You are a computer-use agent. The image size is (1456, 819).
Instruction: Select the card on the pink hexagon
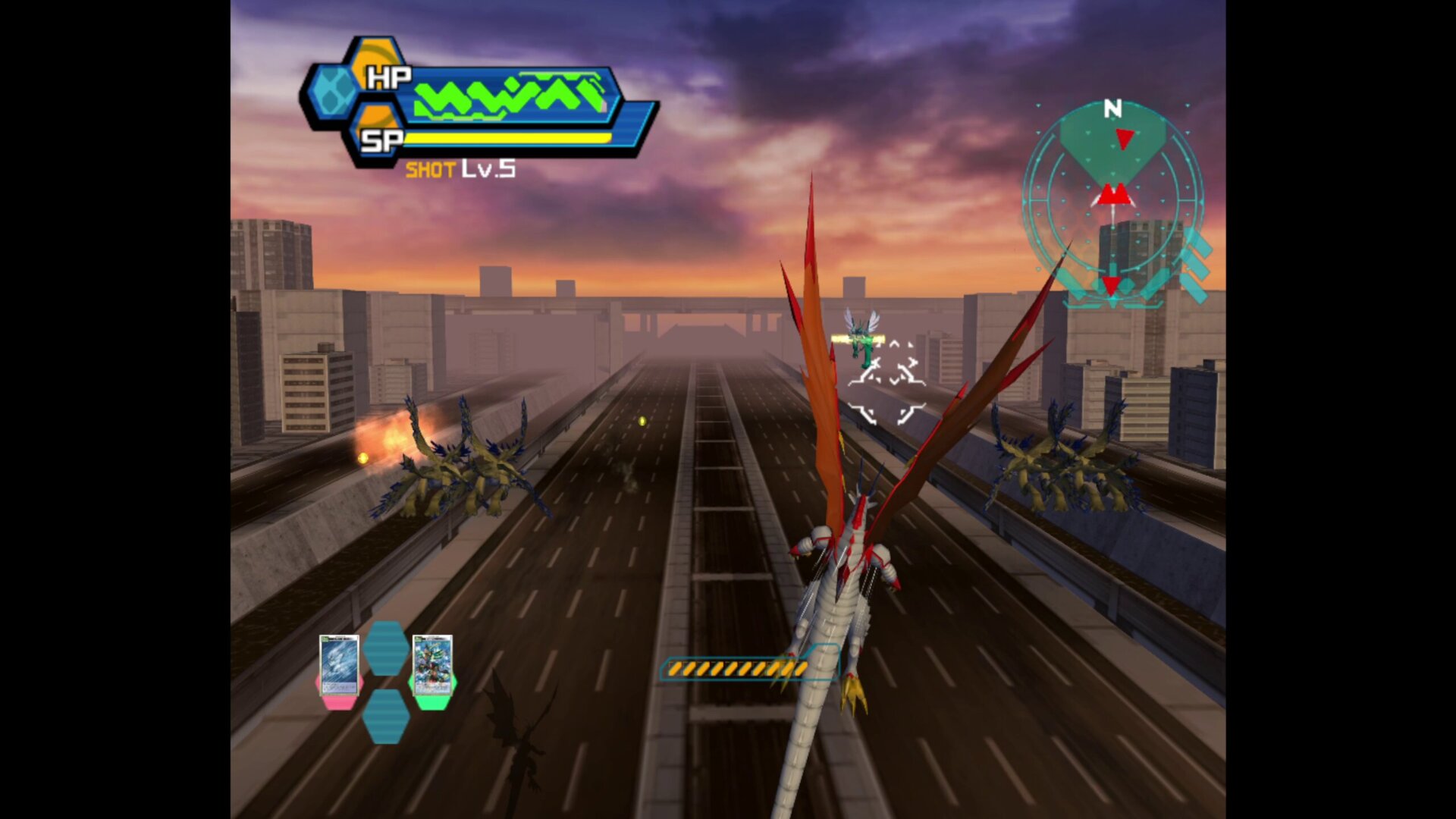coord(338,665)
